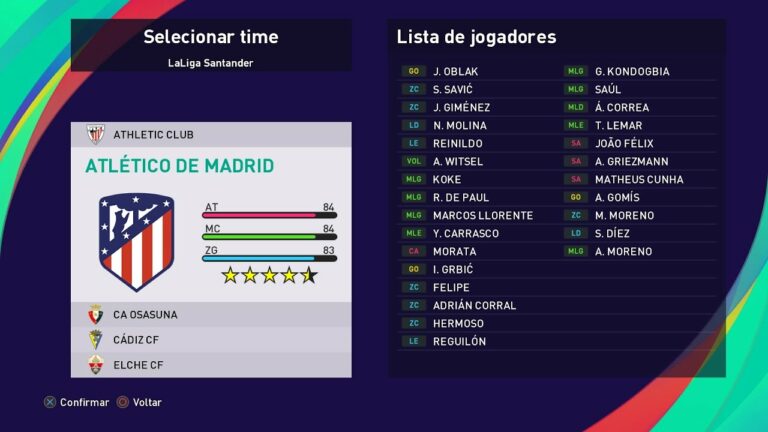Select Matheus Cunha in player list
The height and width of the screenshot is (432, 768).
point(638,179)
